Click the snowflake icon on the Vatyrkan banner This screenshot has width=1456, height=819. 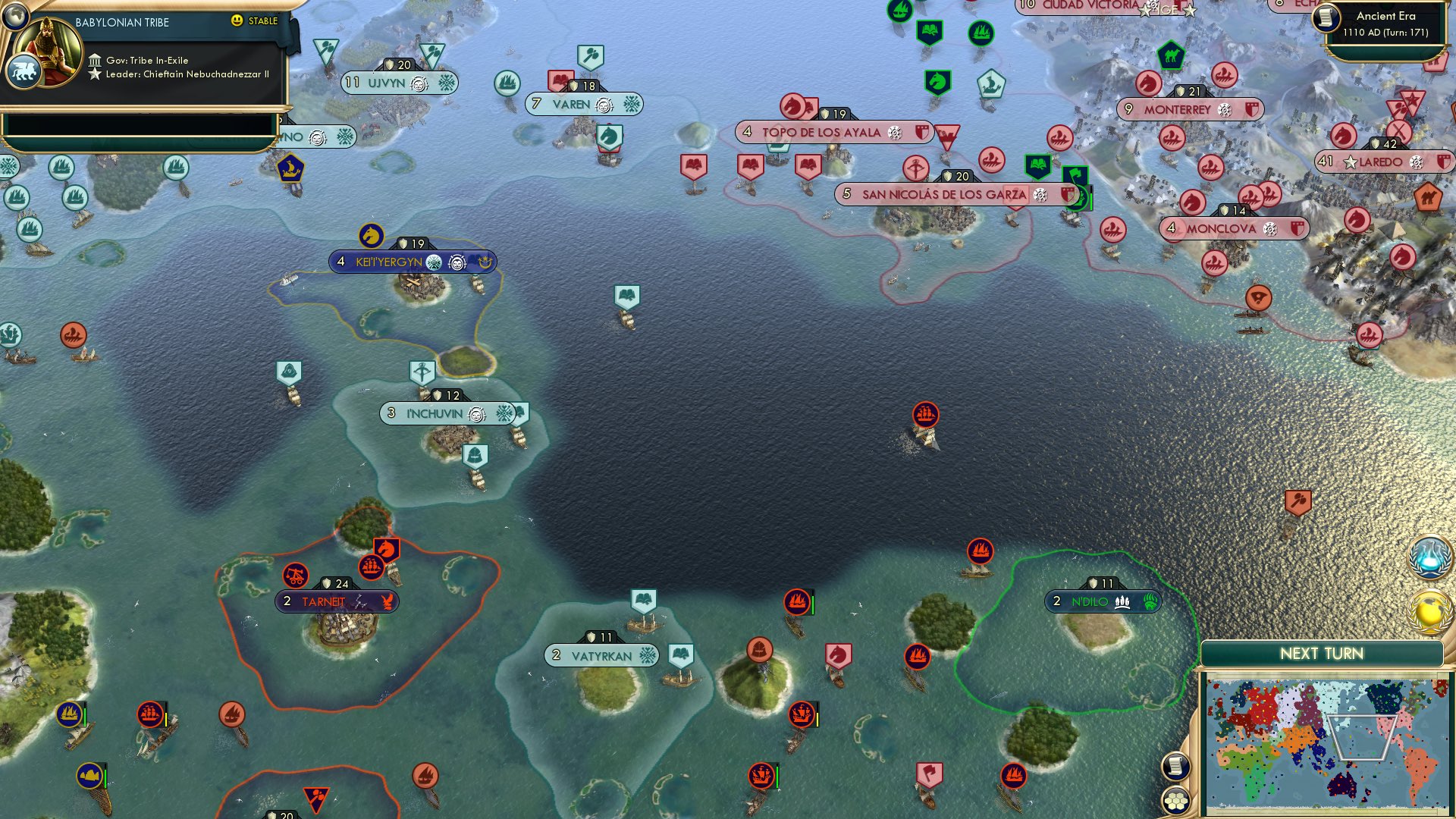(646, 654)
